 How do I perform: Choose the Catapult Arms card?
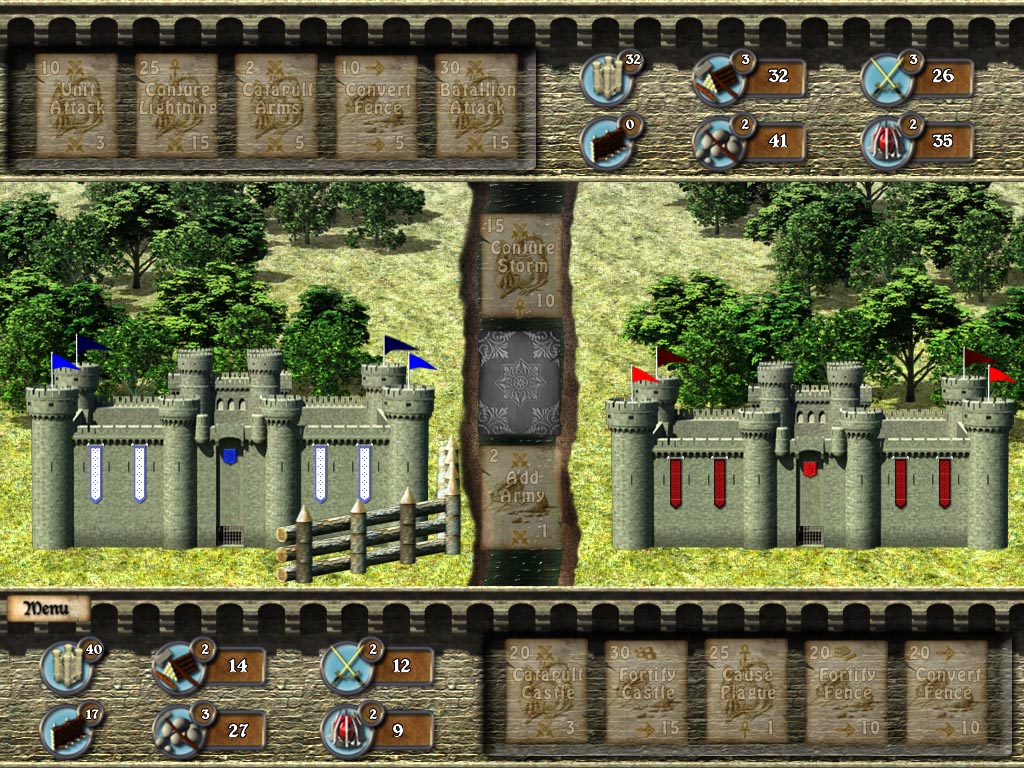pos(276,105)
